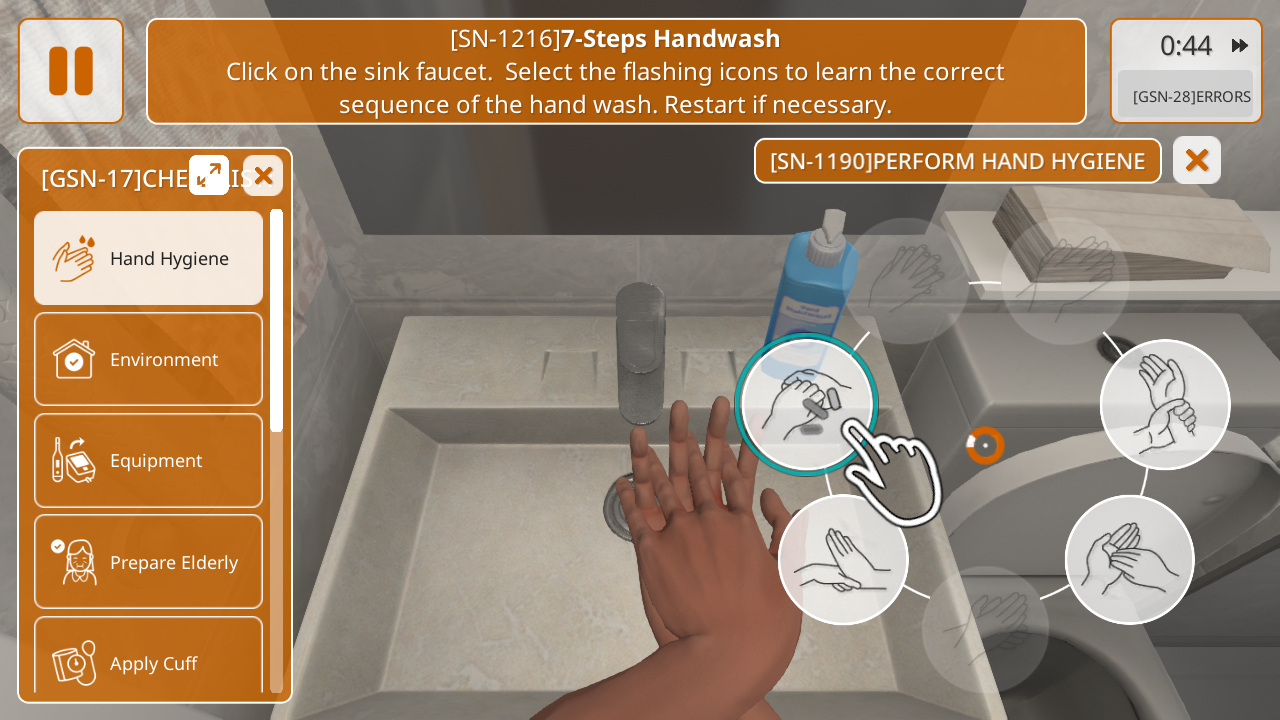Select the highlighted thumb-rubbing handwash icon

[806, 404]
